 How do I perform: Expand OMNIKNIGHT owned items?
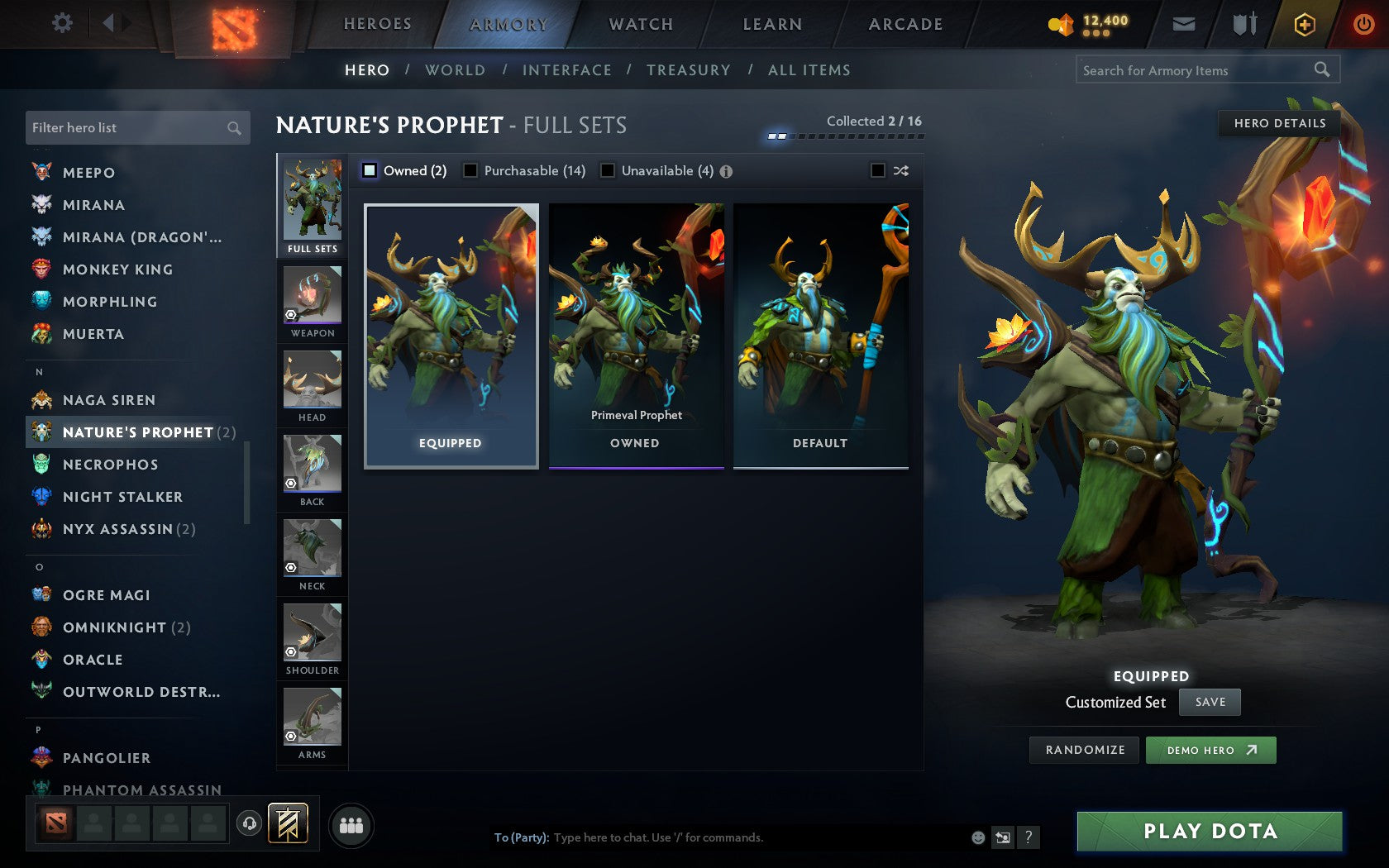182,627
